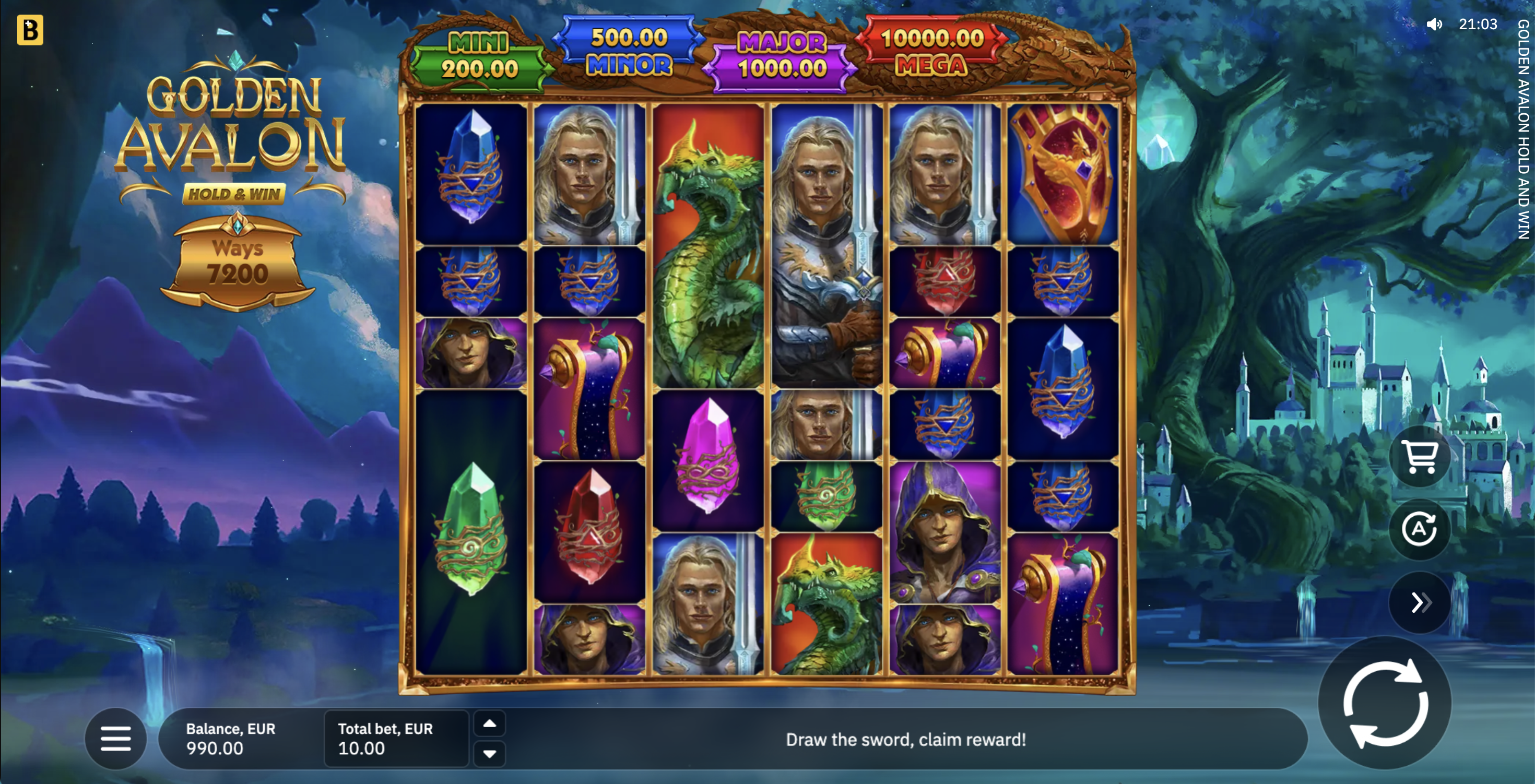Viewport: 1535px width, 784px height.
Task: Mute the game sound
Action: point(1435,24)
